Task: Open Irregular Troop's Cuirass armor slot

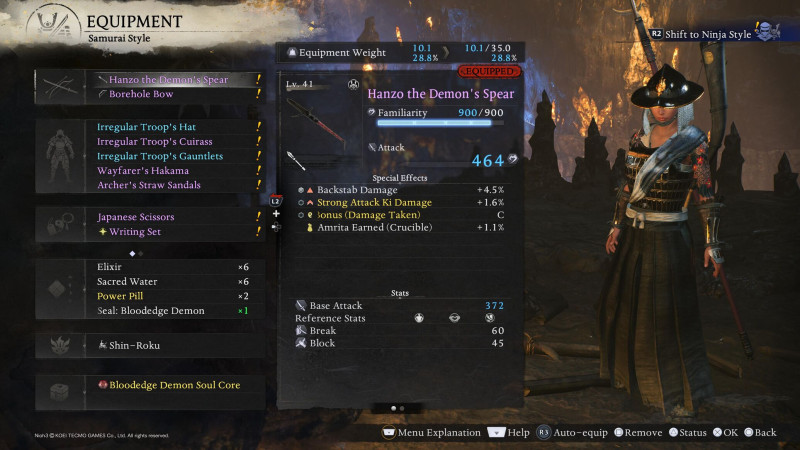Action: (153, 142)
